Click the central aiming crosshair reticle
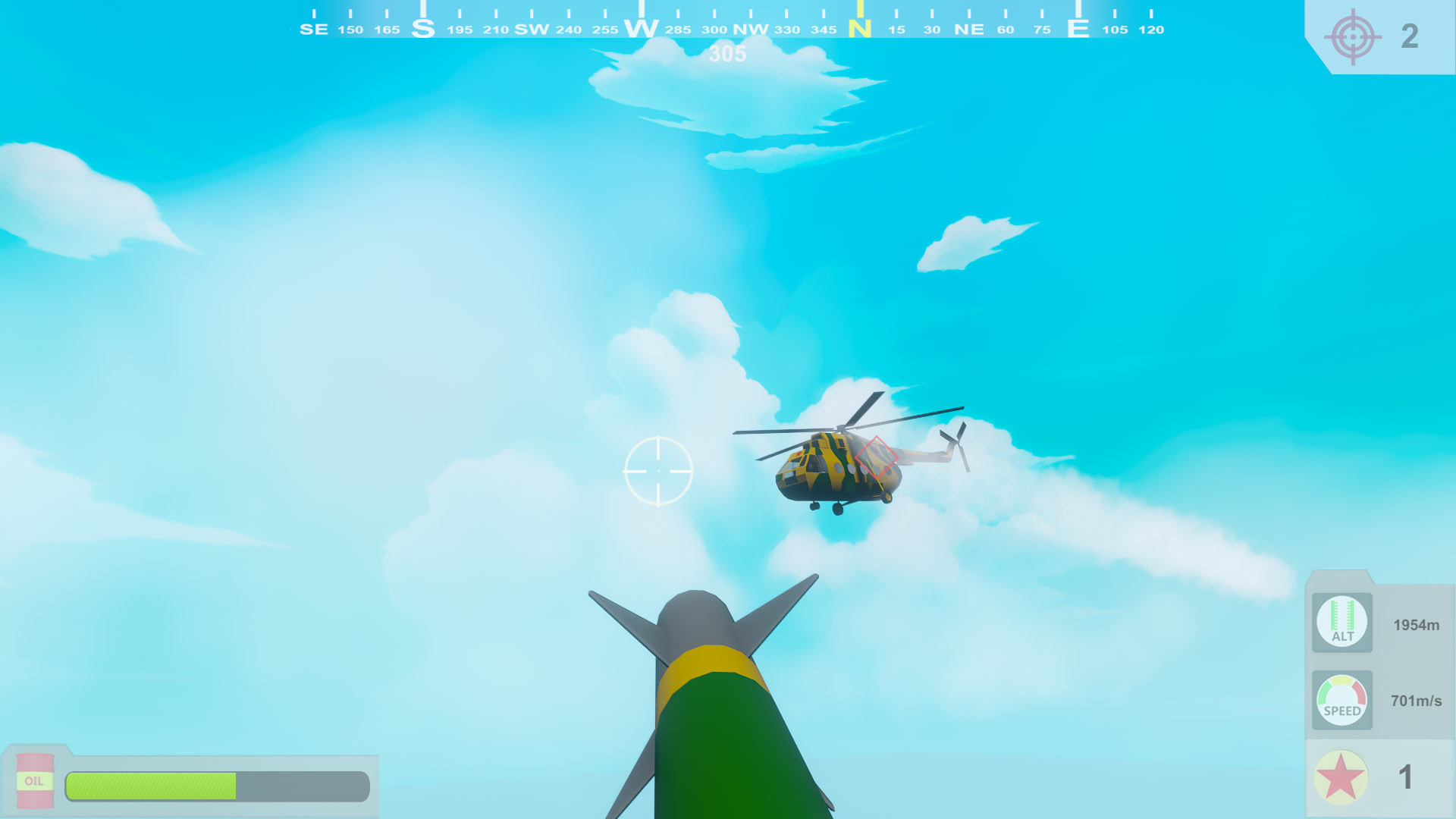The width and height of the screenshot is (1456, 819). (x=659, y=471)
